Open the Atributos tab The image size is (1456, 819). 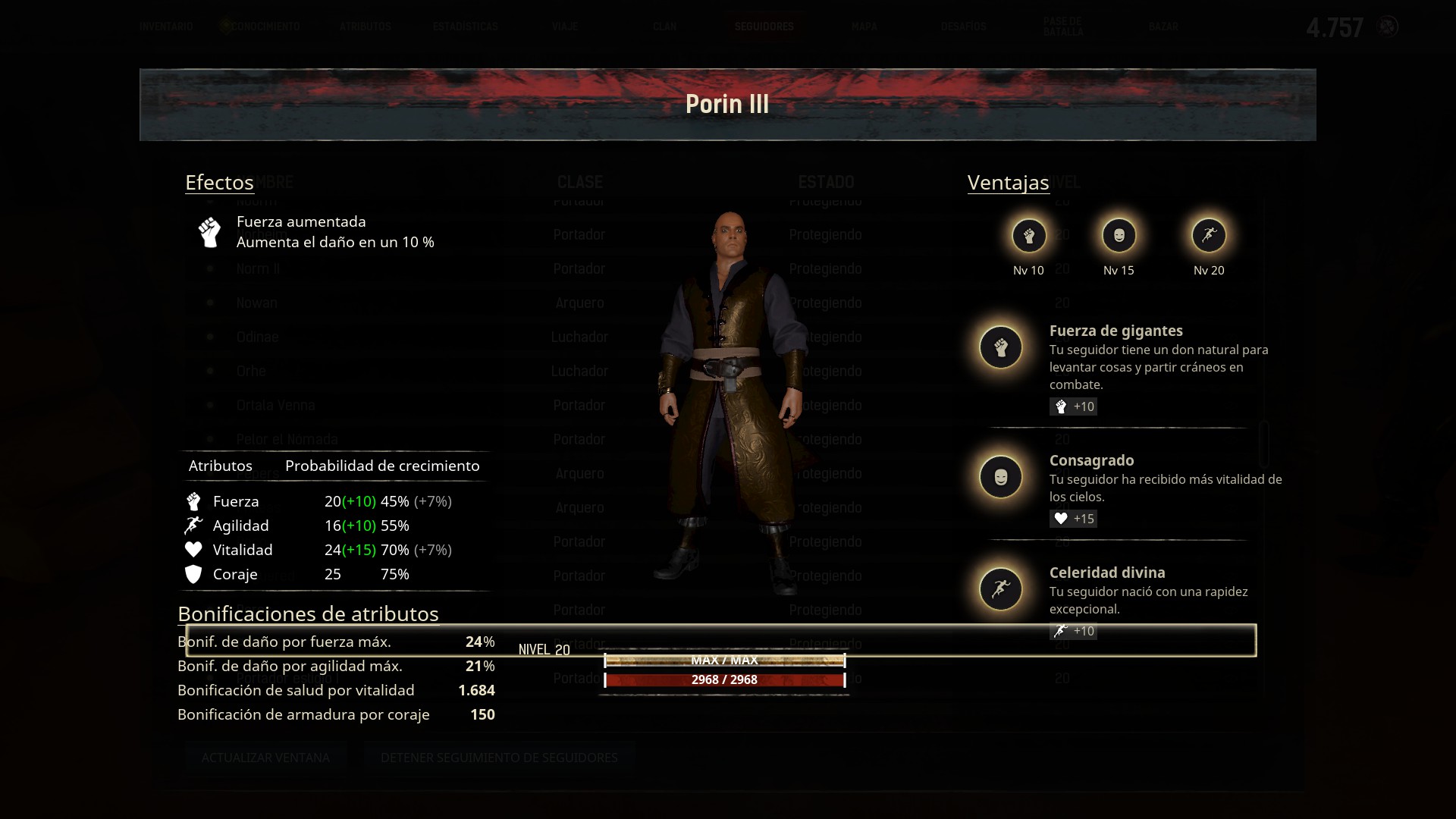pos(365,27)
